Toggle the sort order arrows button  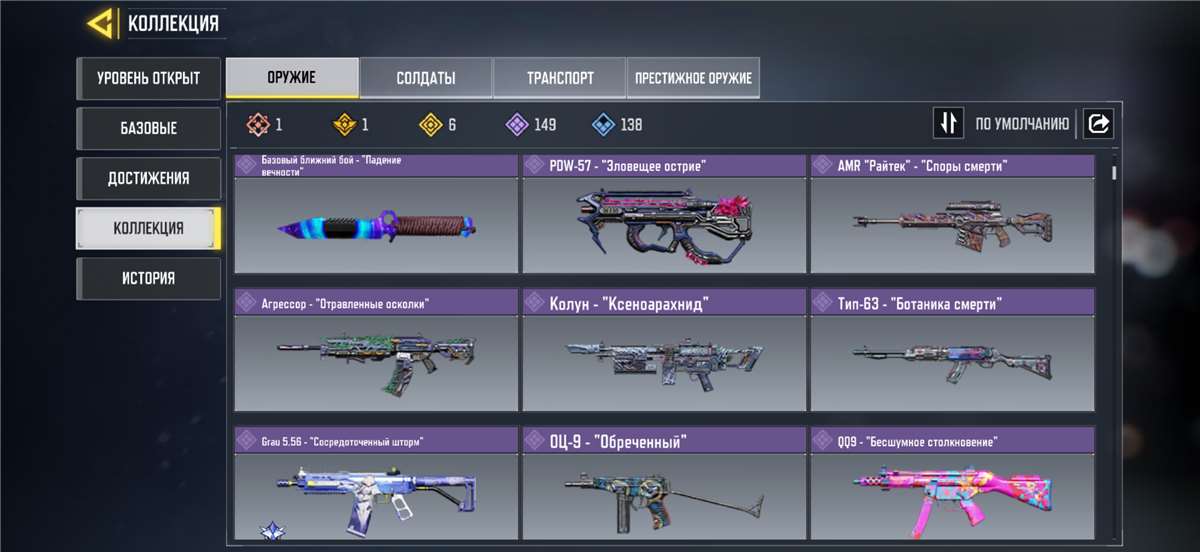948,124
